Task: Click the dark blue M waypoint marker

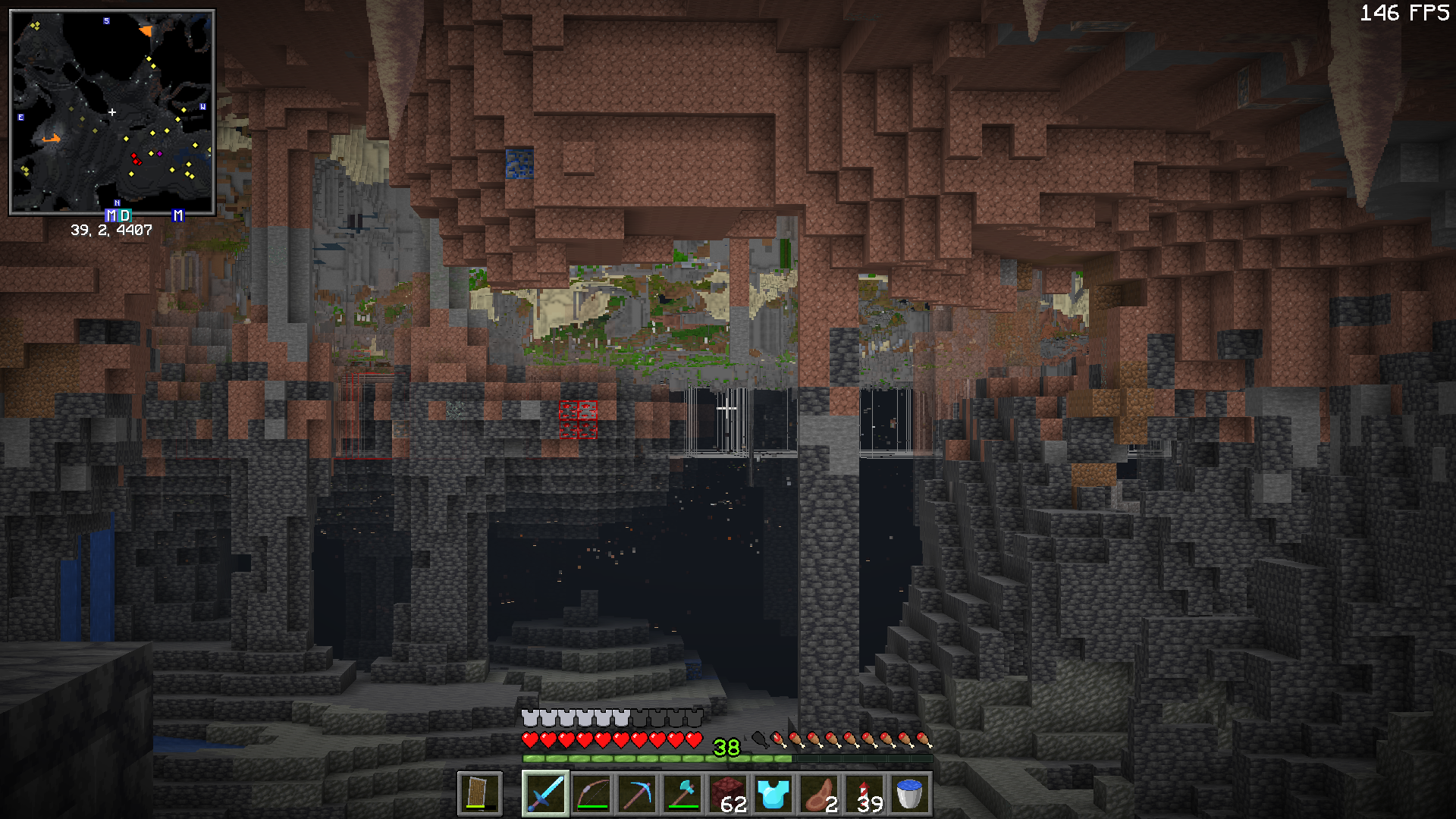Action: pos(178,215)
